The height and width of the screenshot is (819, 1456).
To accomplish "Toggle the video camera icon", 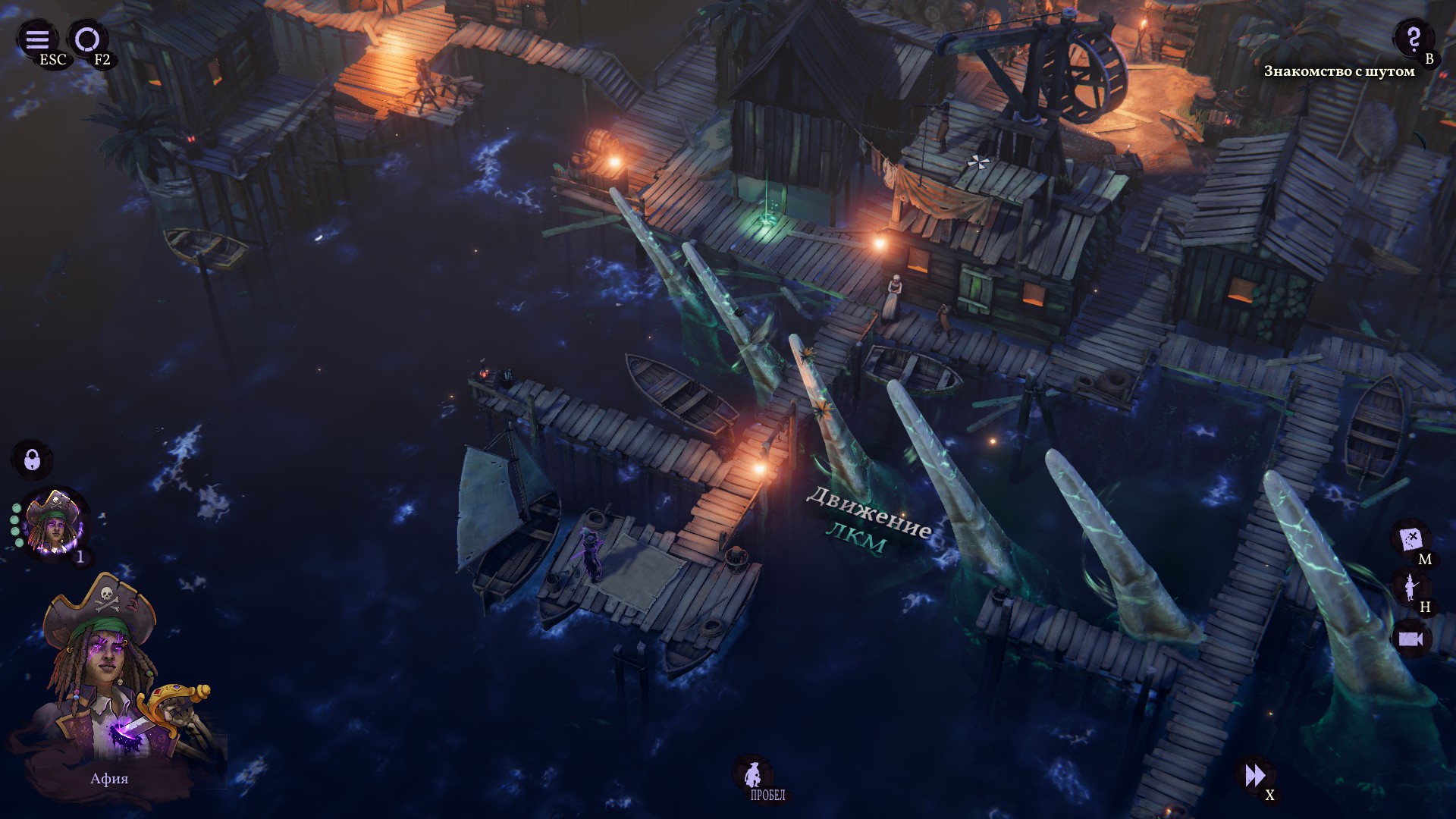I will coord(1410,639).
